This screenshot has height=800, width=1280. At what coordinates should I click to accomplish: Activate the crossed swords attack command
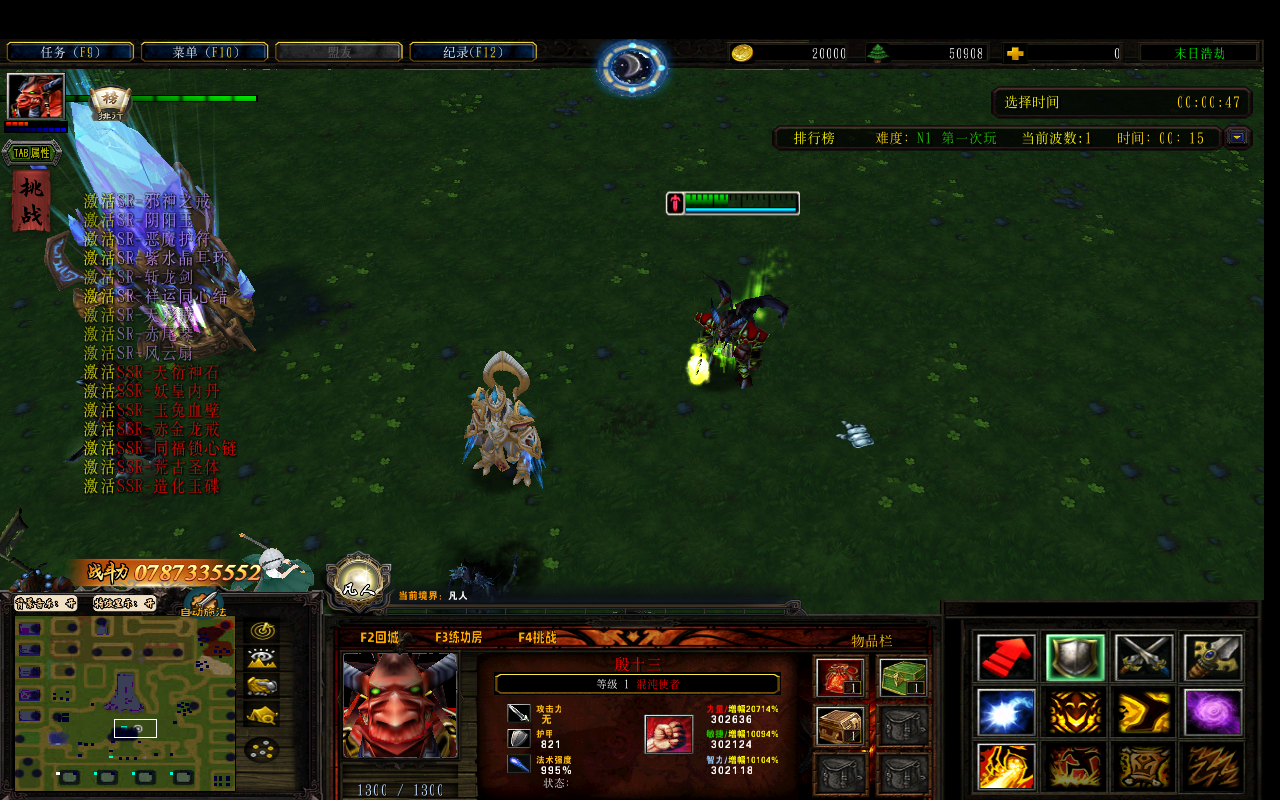pyautogui.click(x=1144, y=657)
